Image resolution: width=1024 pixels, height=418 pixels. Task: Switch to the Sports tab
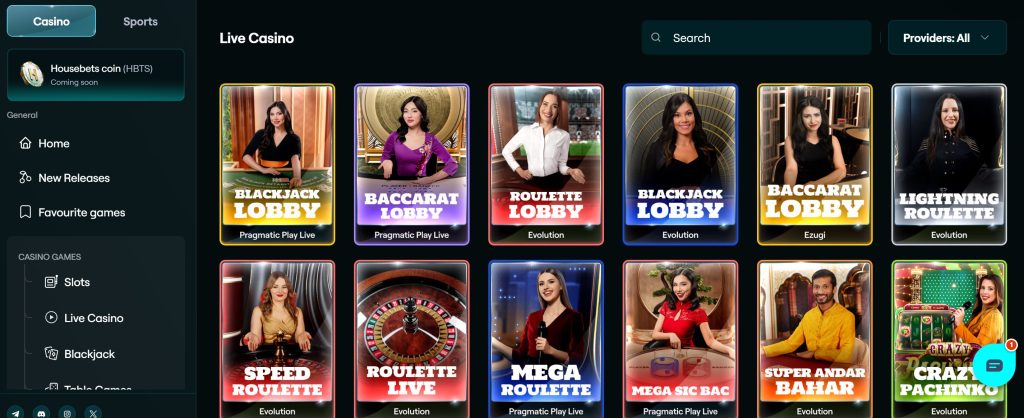point(140,21)
